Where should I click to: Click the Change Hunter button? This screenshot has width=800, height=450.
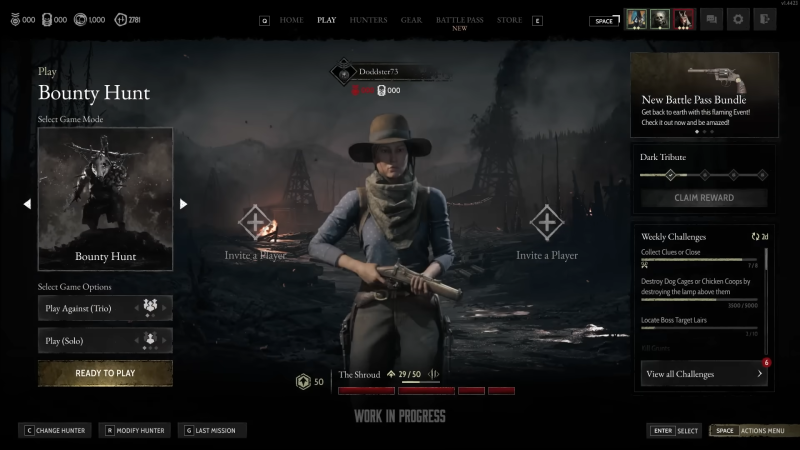click(x=55, y=430)
